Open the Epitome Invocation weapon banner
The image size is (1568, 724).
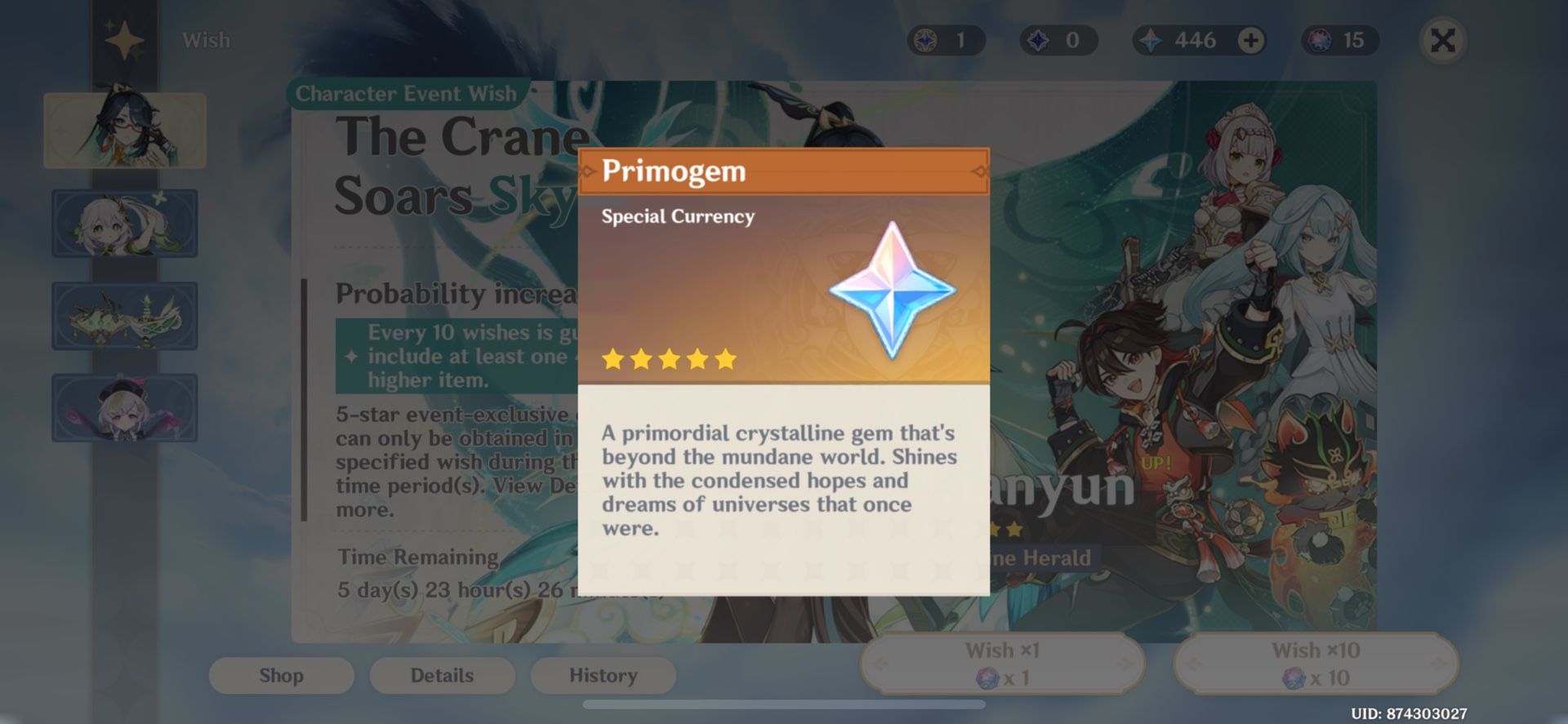coord(124,316)
